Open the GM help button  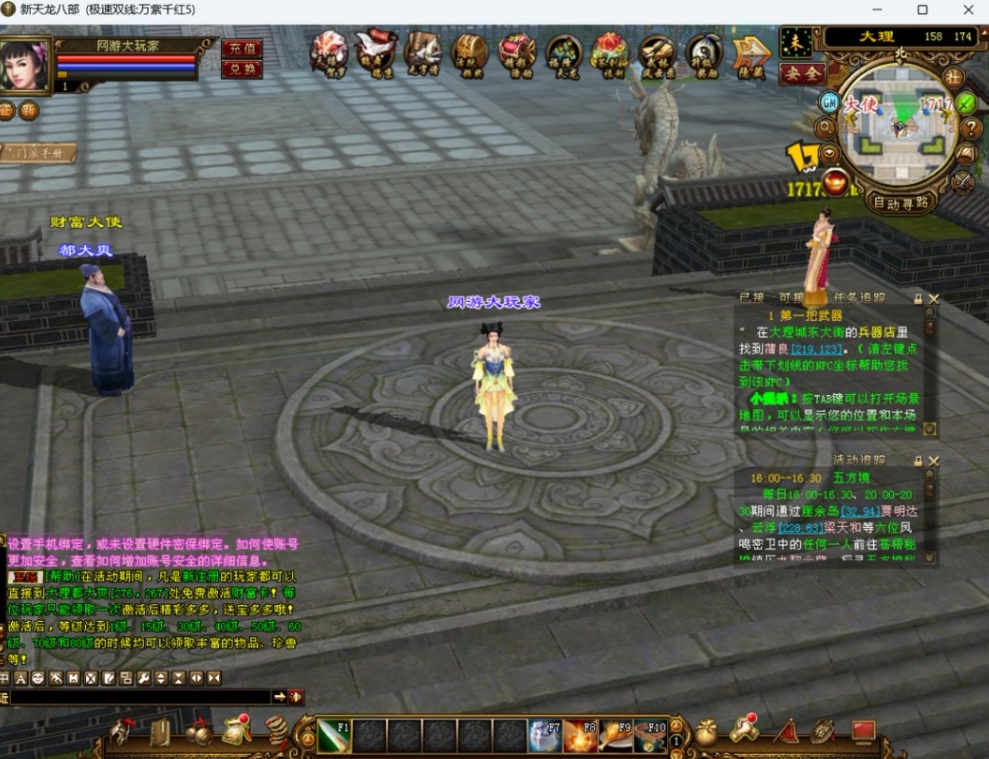coord(829,102)
